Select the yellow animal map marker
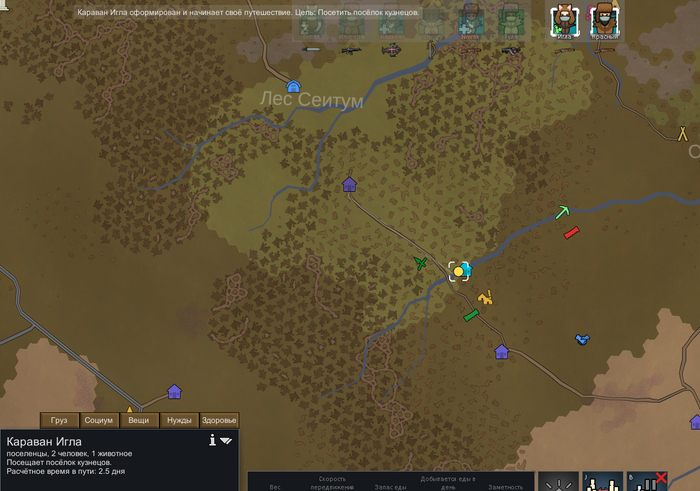The image size is (700, 491). (486, 297)
